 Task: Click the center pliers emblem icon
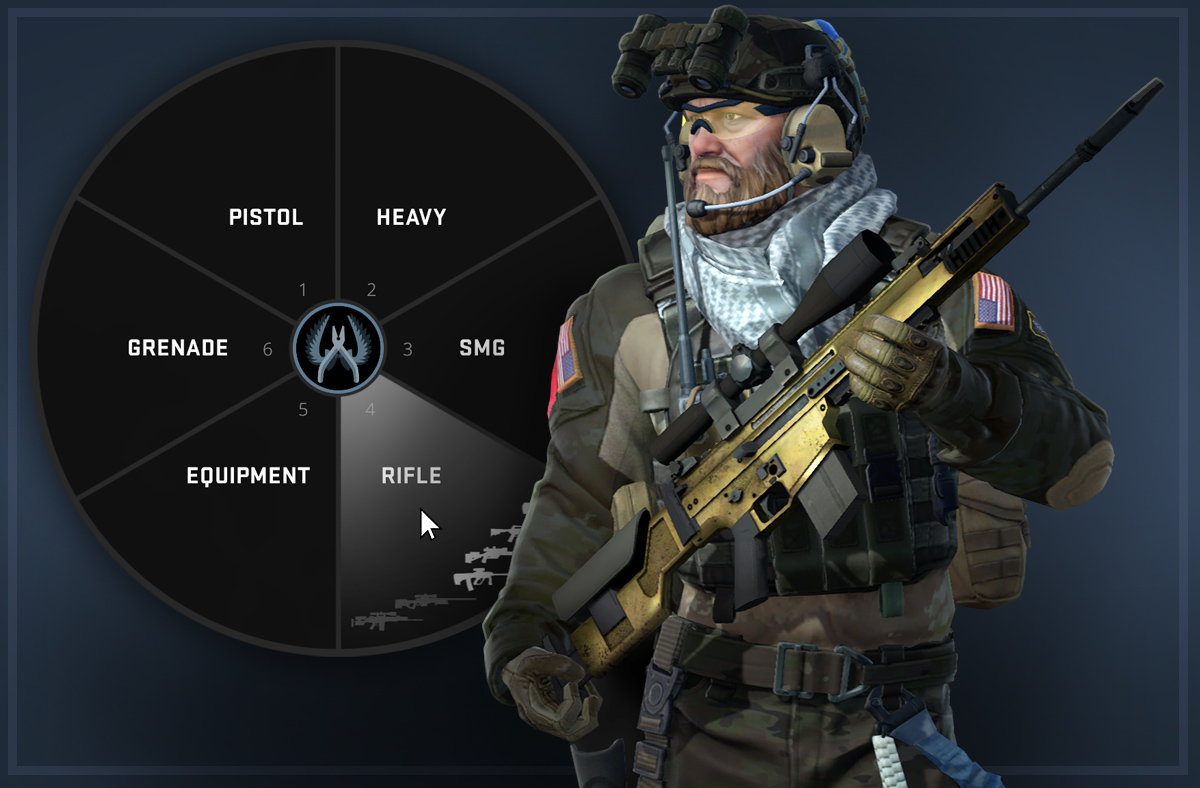click(338, 348)
